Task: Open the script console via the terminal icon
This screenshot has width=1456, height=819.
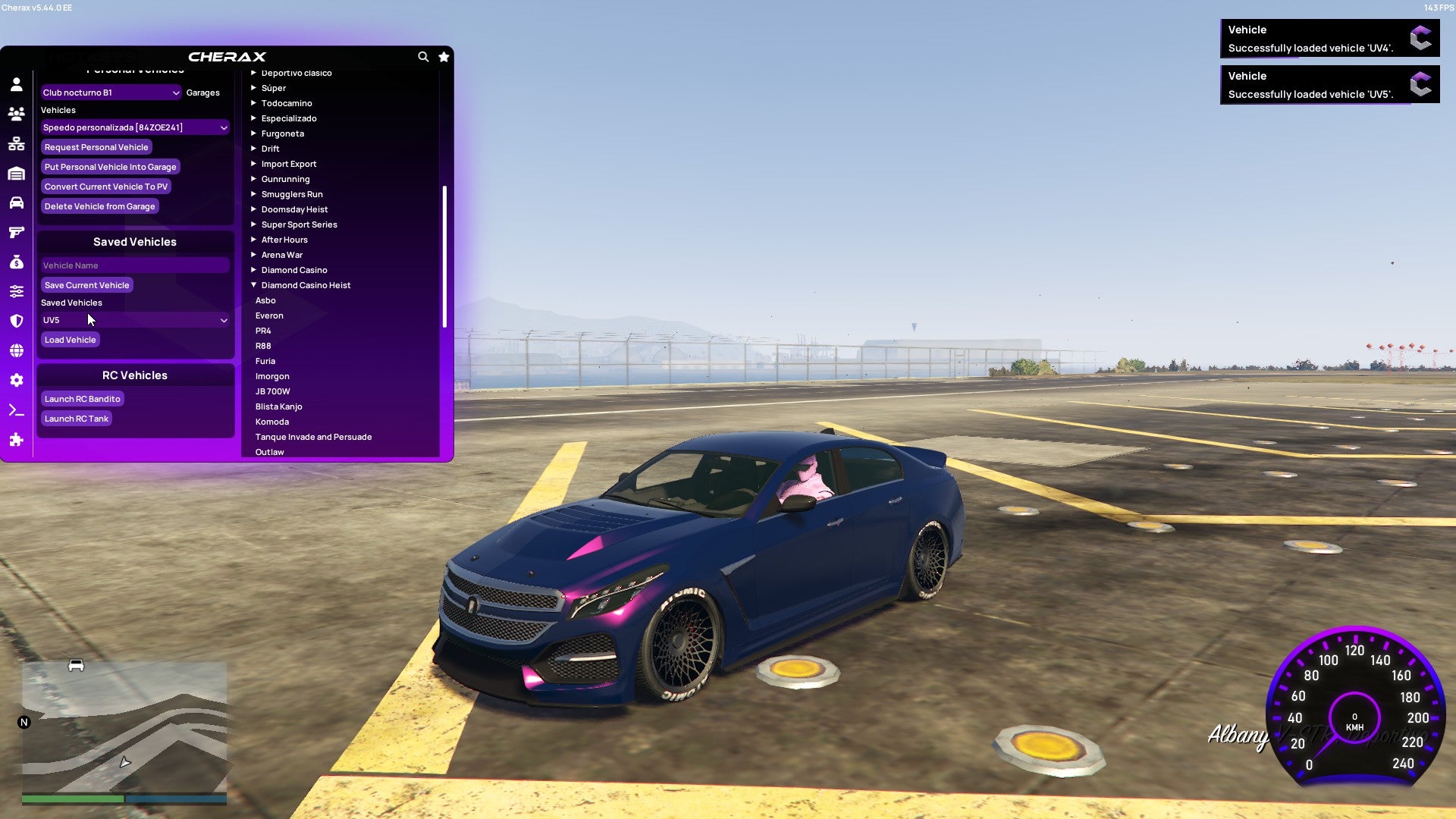Action: pyautogui.click(x=16, y=409)
